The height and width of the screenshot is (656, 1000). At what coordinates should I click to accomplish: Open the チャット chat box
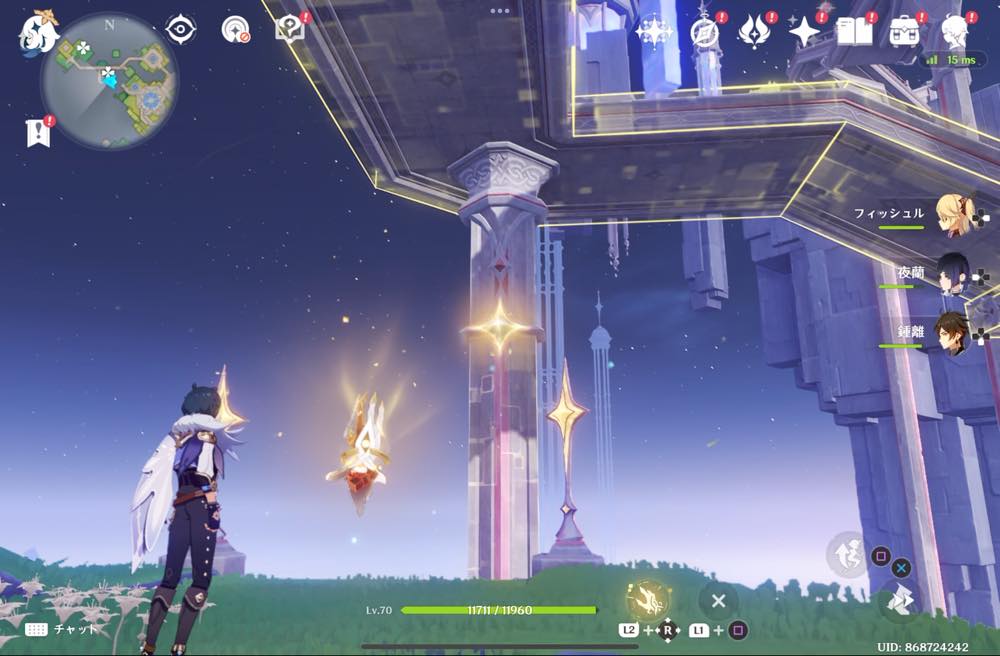(x=62, y=629)
